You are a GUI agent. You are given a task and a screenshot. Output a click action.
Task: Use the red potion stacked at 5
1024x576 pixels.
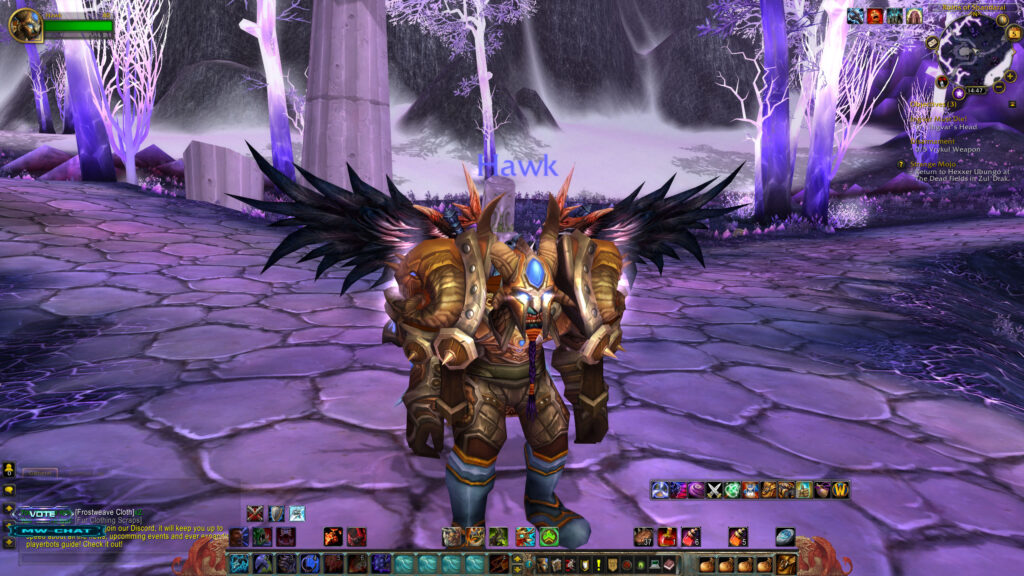(739, 536)
